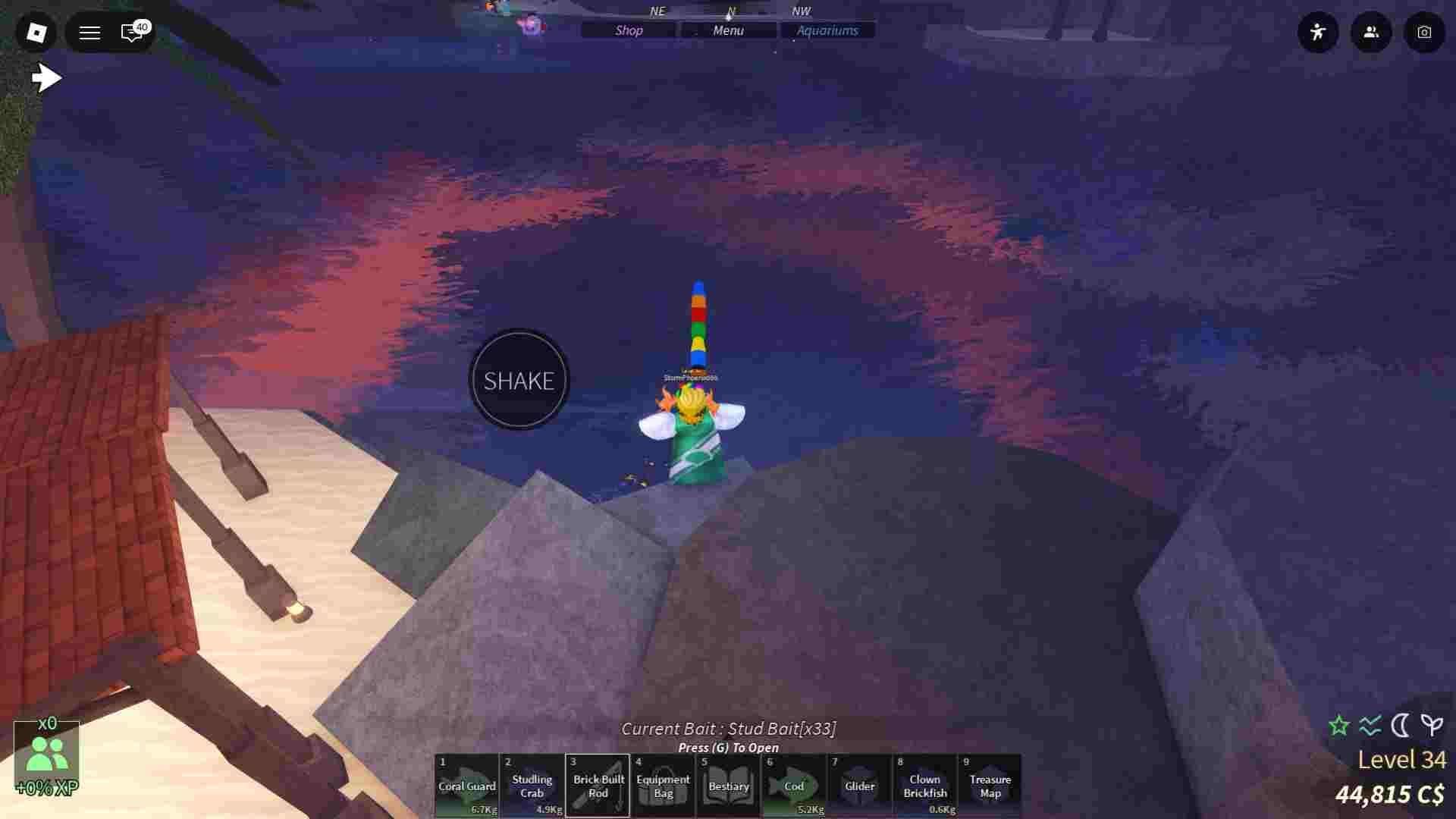The height and width of the screenshot is (819, 1456).
Task: Open the emotes icon in top right
Action: pos(1318,33)
